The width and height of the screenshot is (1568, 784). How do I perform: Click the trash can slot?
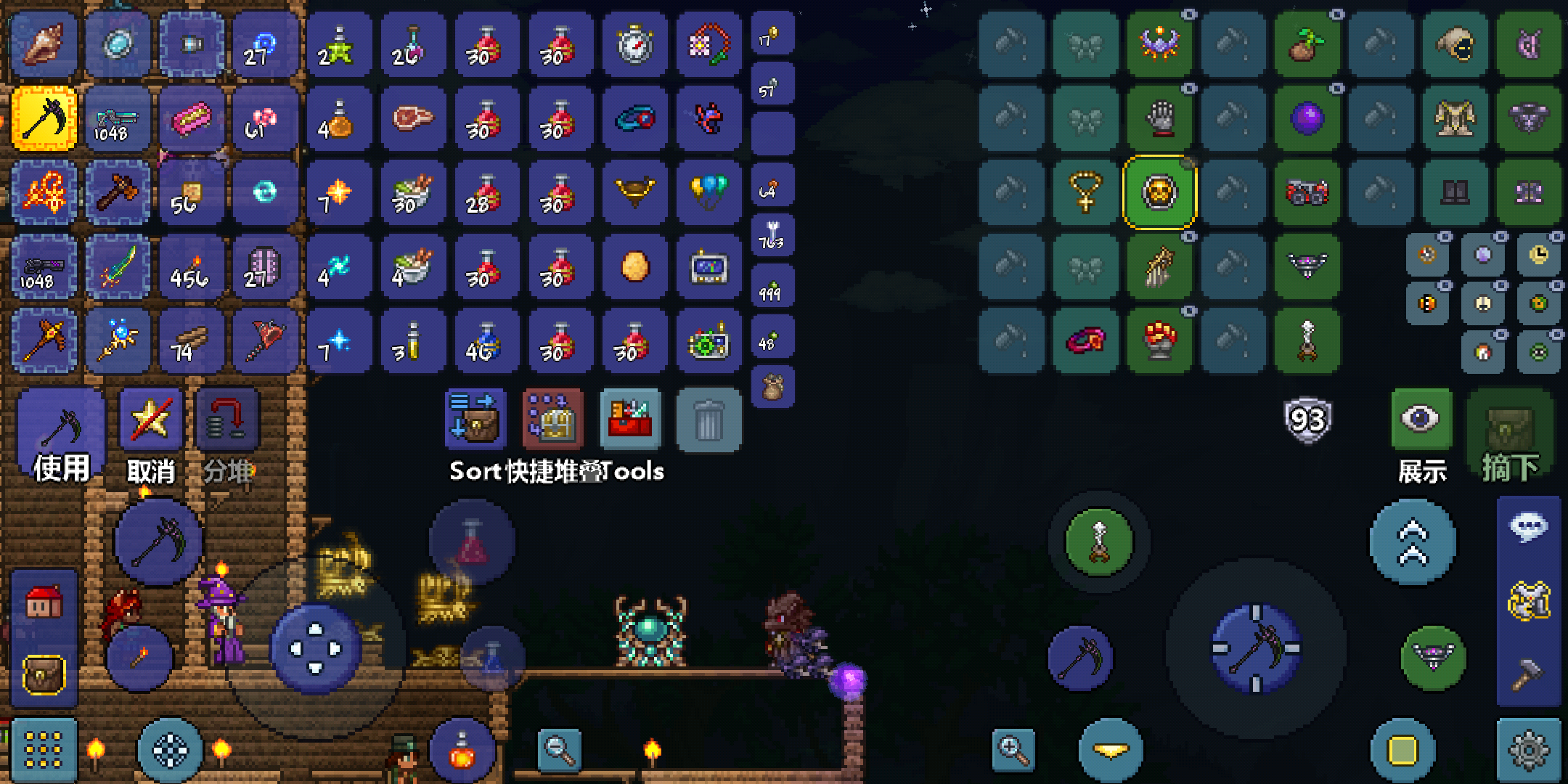point(709,420)
